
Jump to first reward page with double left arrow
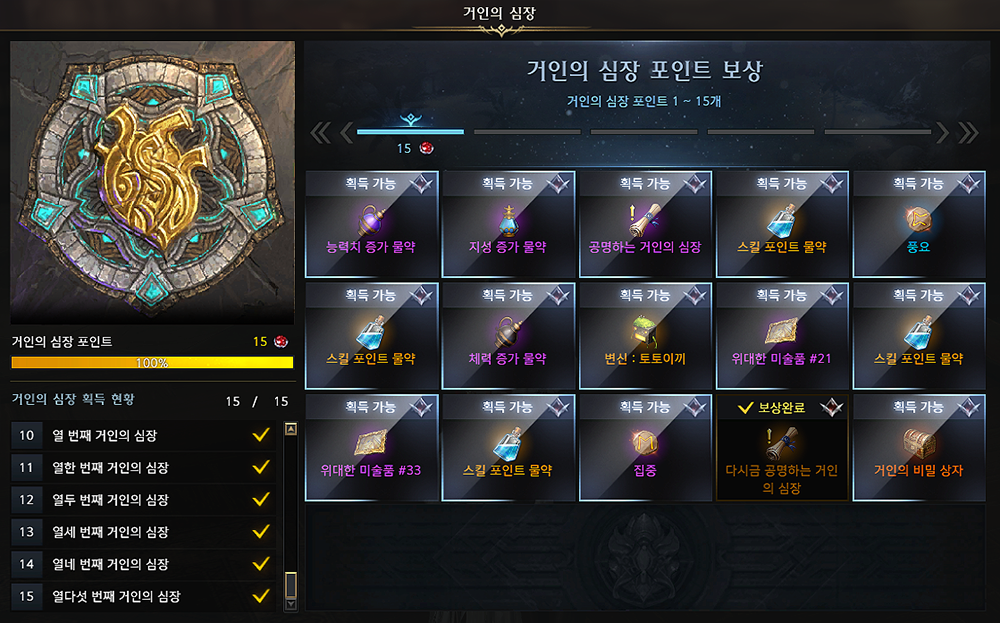point(320,132)
